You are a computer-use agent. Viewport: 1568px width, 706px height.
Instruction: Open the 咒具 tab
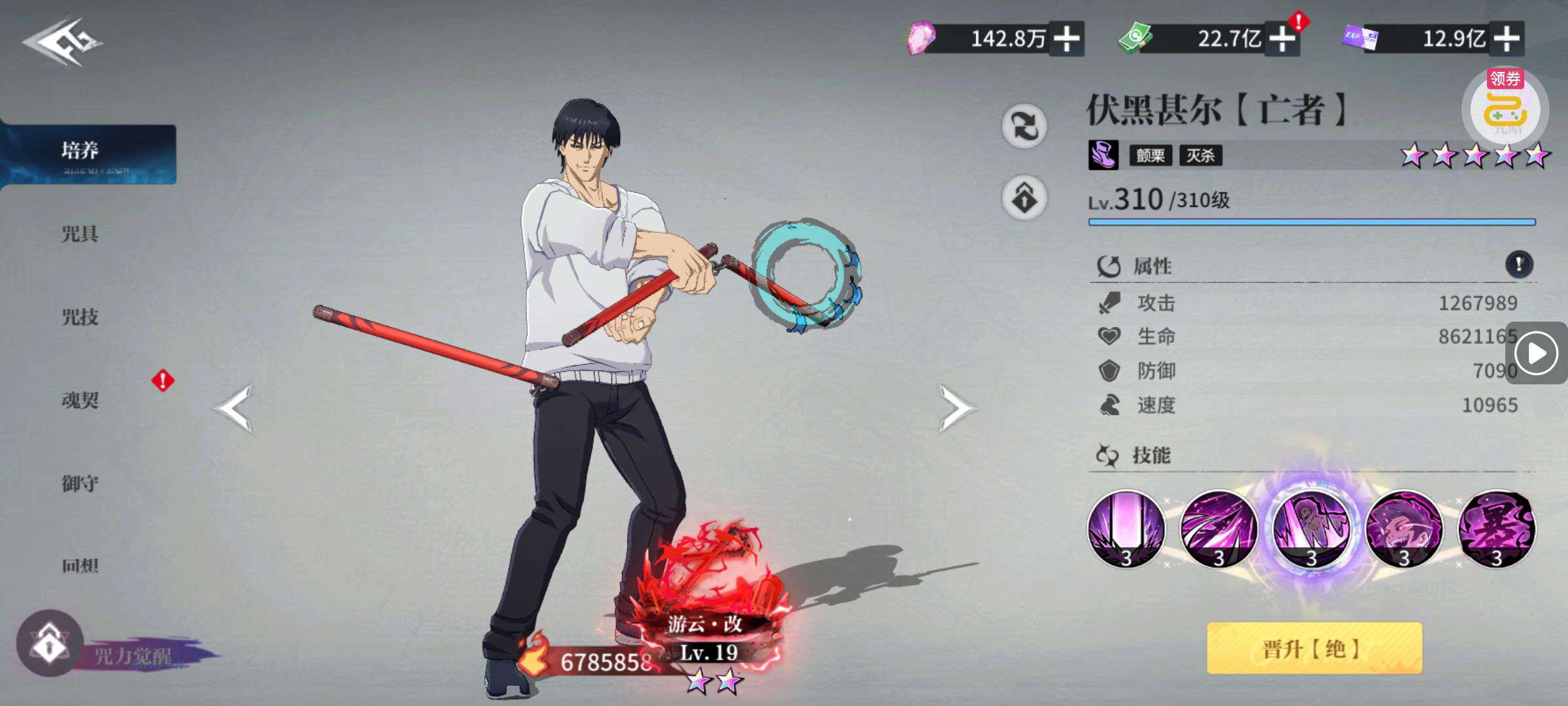click(80, 234)
